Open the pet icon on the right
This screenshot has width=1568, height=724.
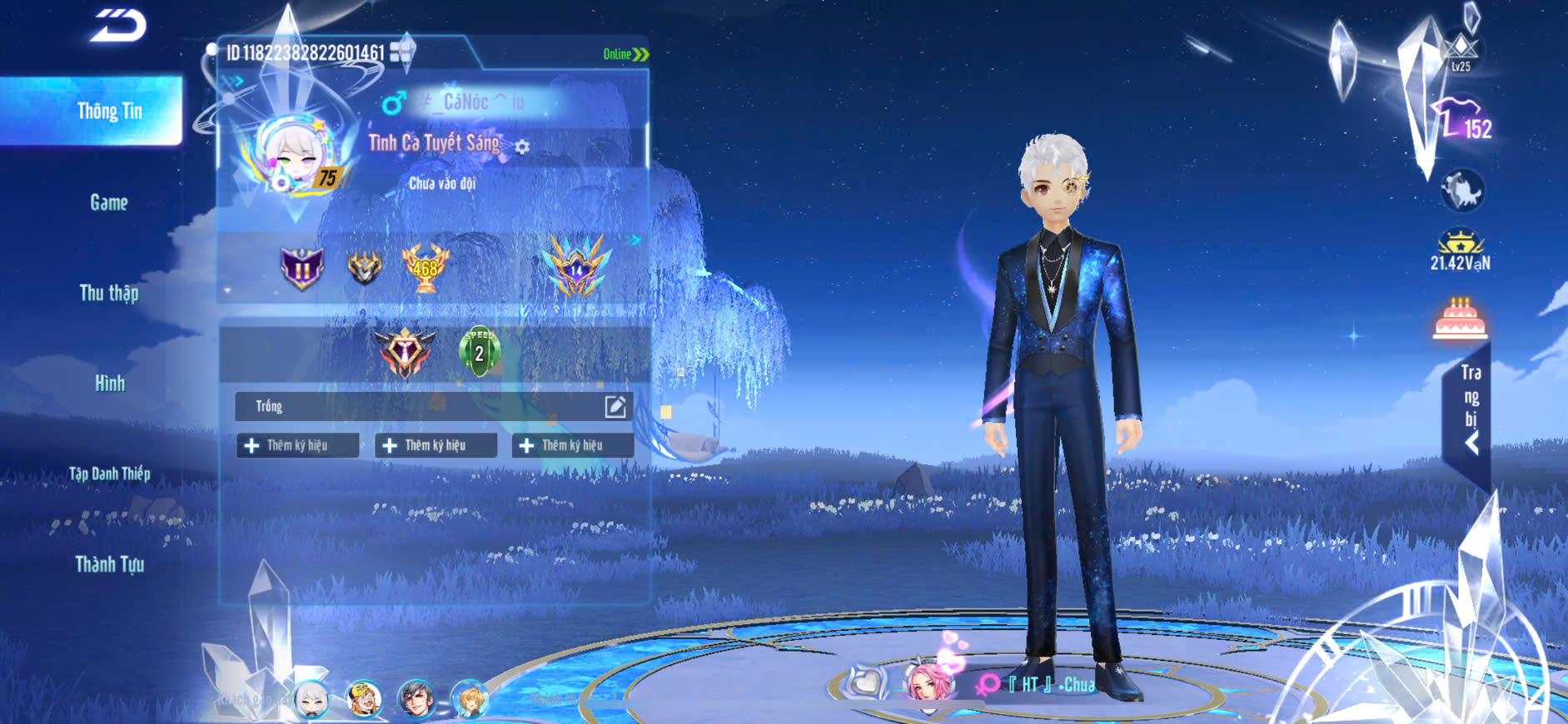1461,191
